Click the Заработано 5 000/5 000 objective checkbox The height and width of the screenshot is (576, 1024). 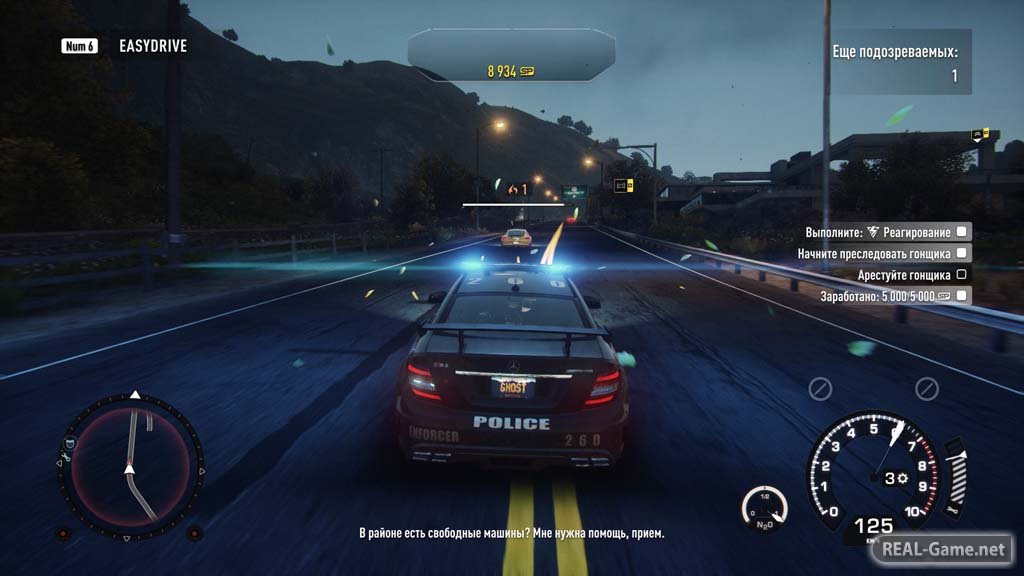tap(961, 296)
